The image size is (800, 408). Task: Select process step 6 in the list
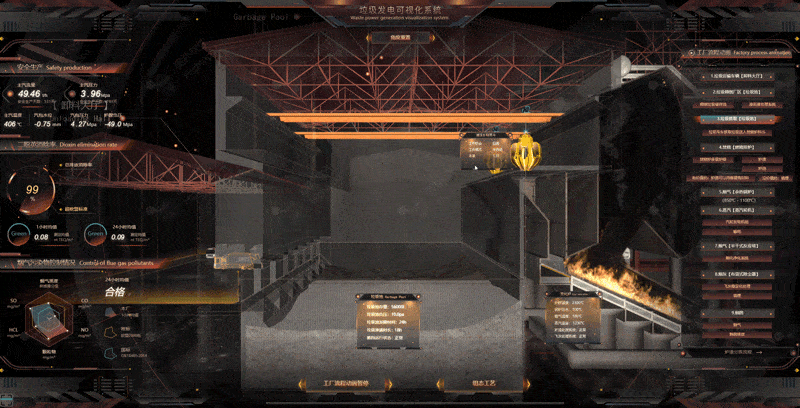(x=733, y=211)
